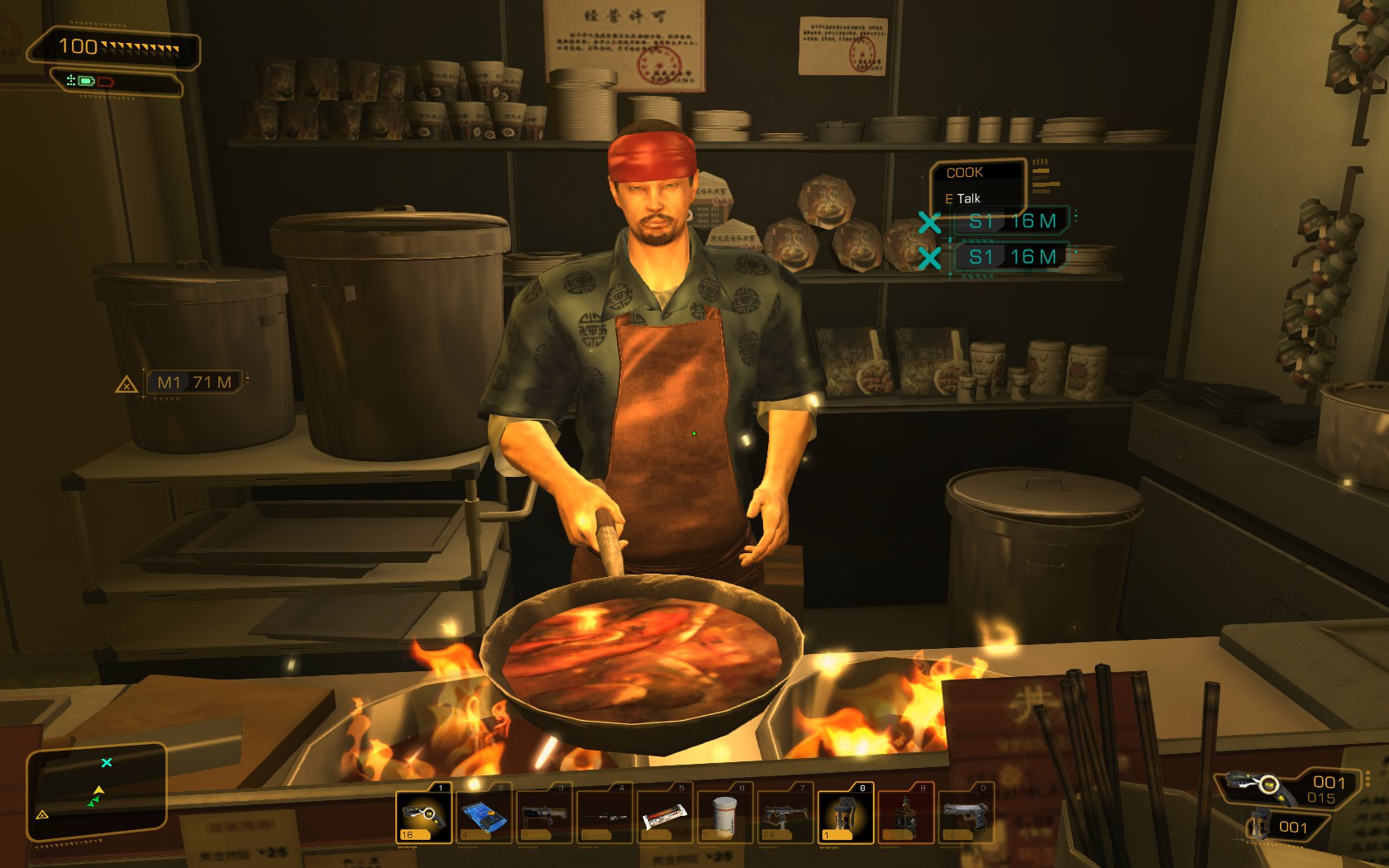
Task: Equip the sniper rifle in hotbar slot 4
Action: pyautogui.click(x=604, y=816)
